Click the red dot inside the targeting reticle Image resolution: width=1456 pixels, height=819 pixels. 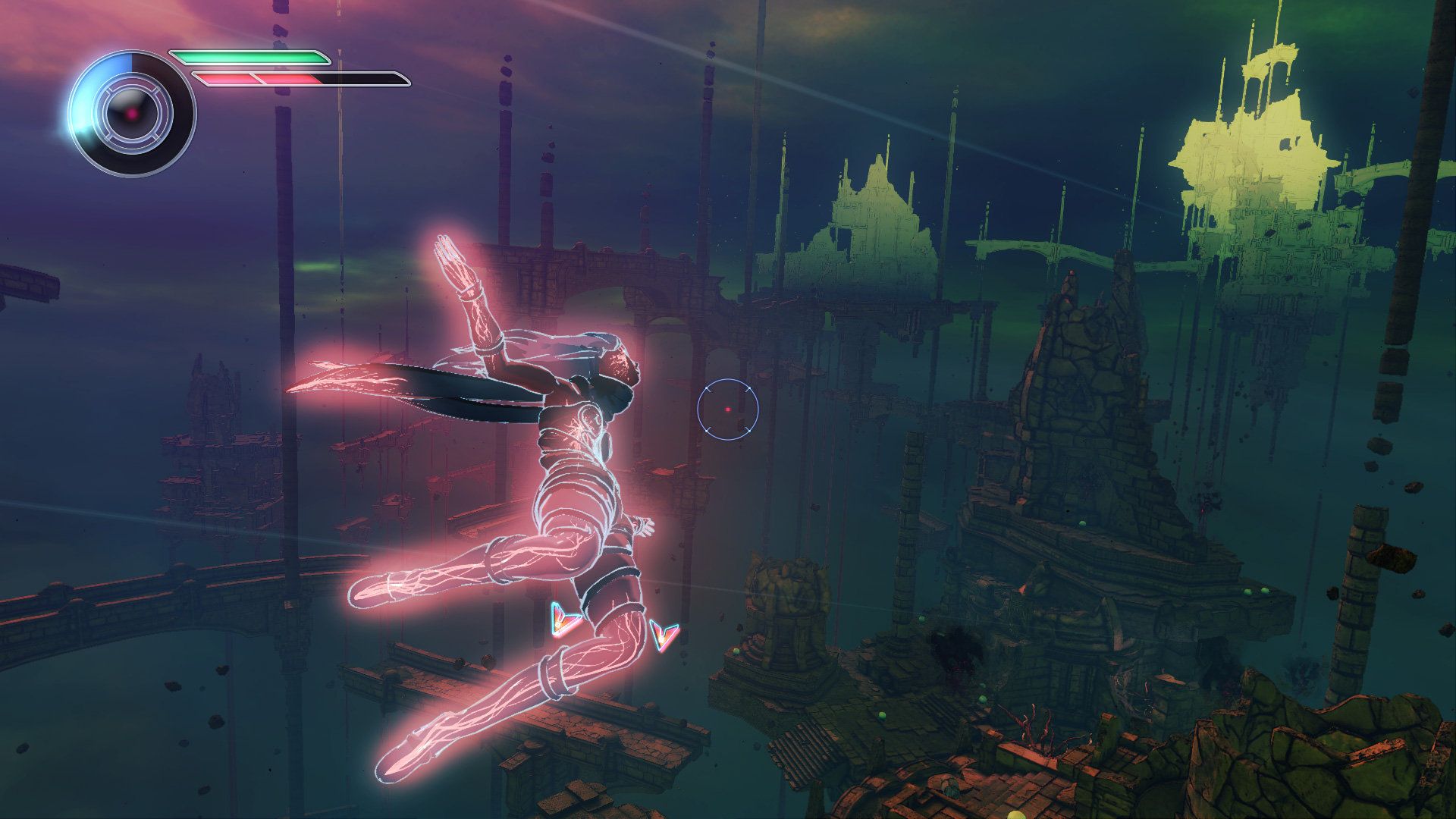click(727, 409)
